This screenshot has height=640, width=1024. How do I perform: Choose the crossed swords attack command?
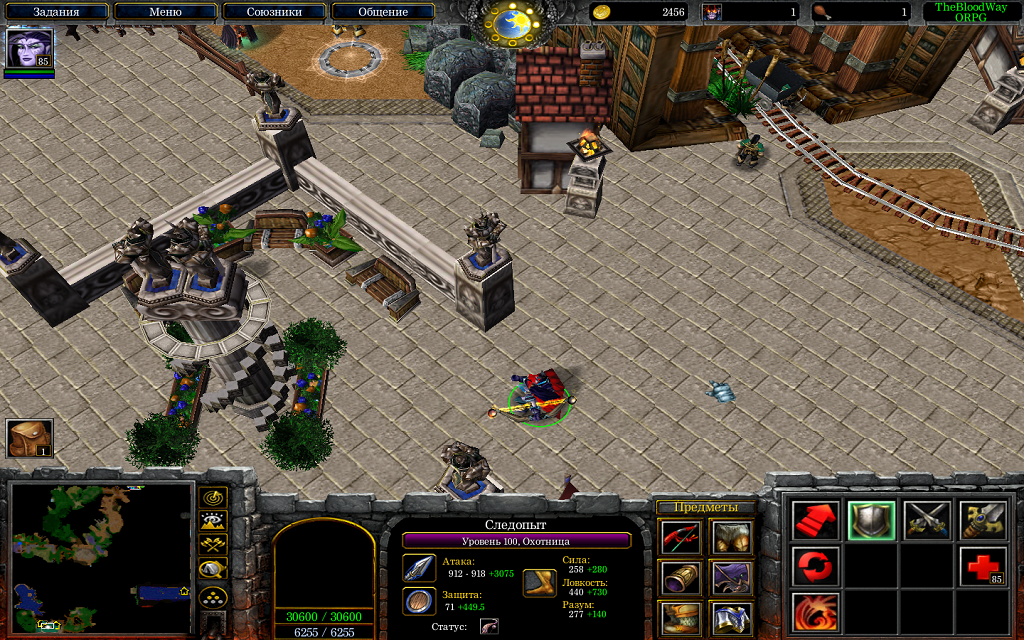point(926,520)
